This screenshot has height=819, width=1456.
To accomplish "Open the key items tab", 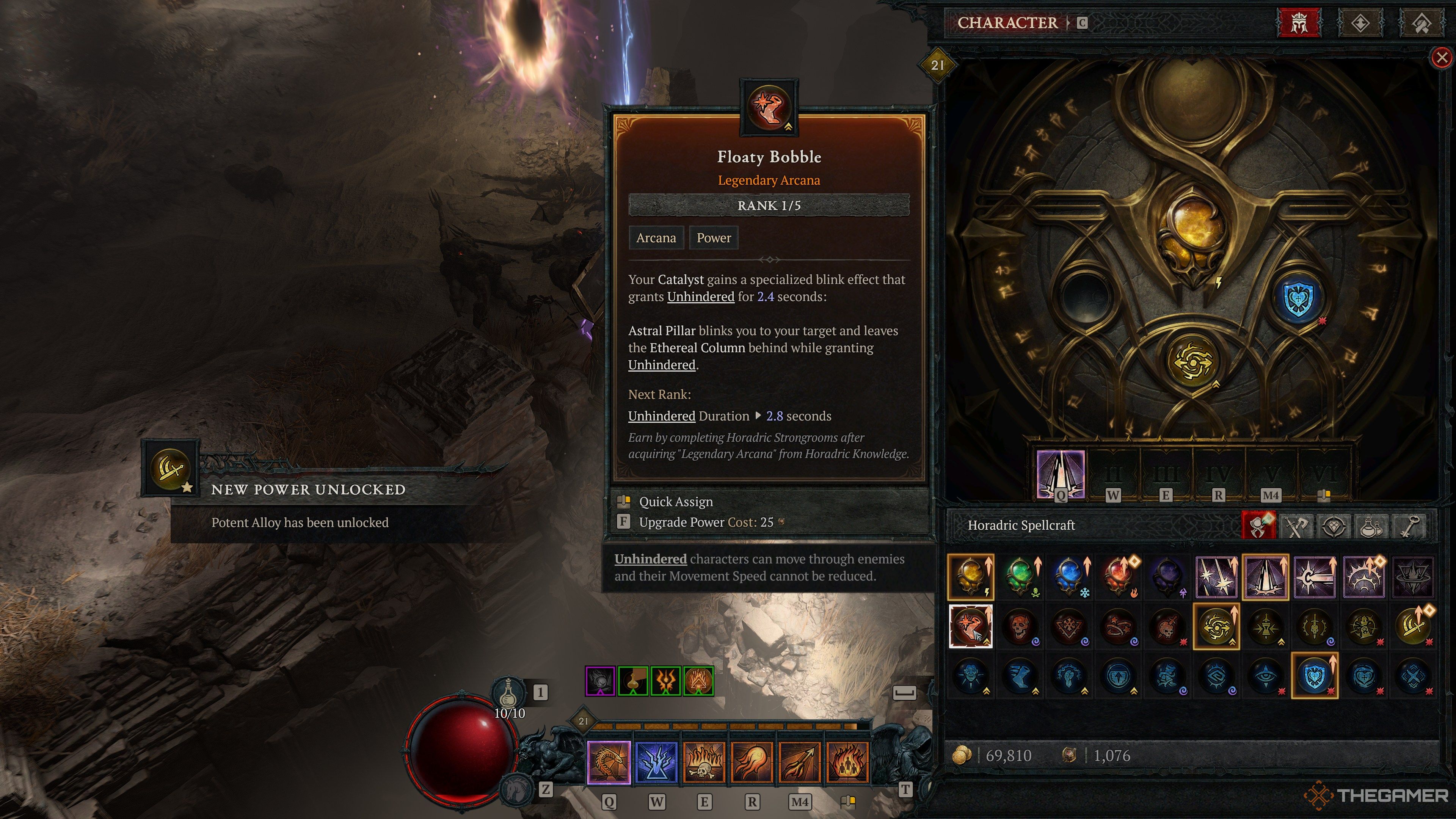I will click(x=1409, y=526).
